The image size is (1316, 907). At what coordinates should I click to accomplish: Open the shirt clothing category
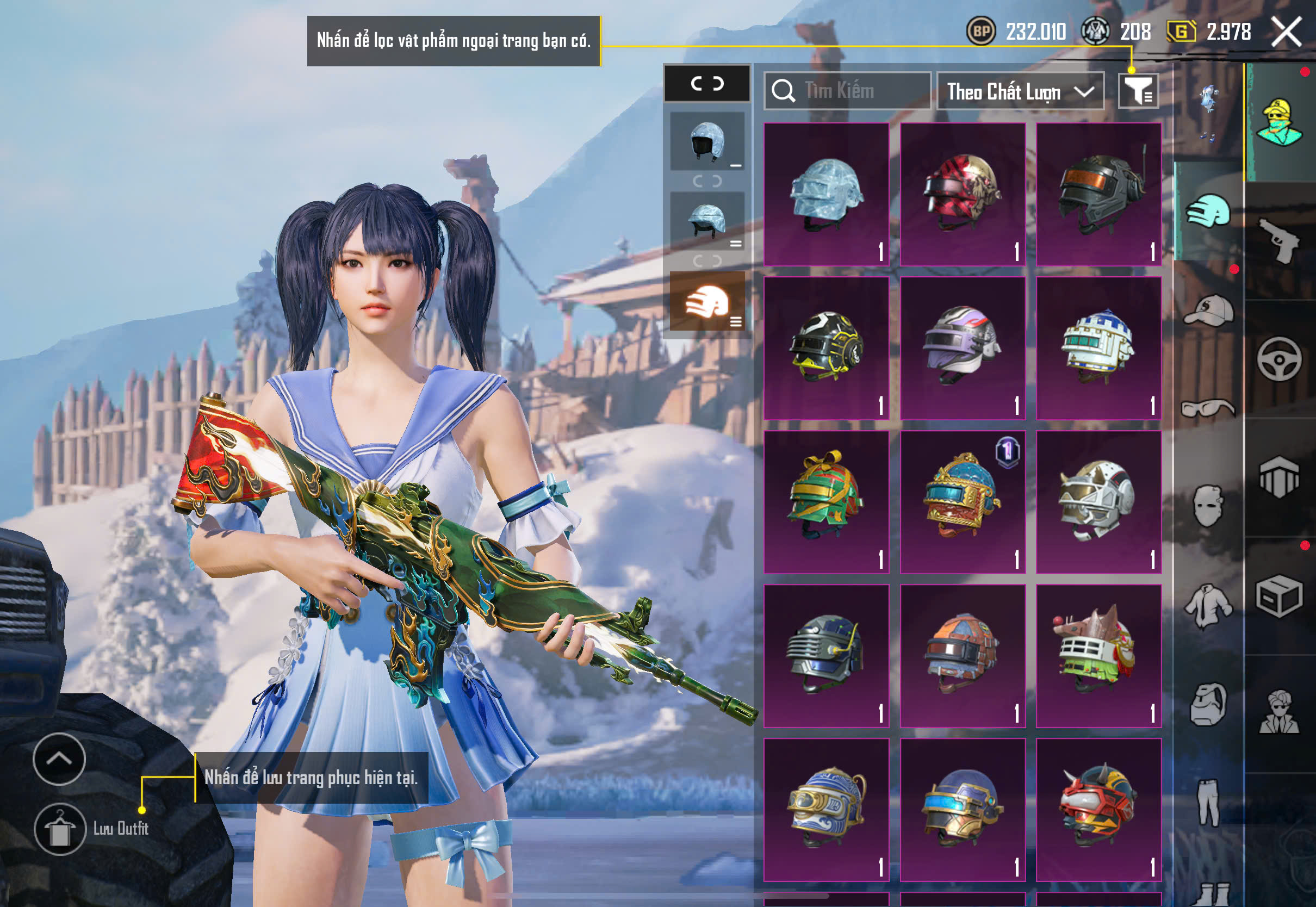tap(1209, 606)
